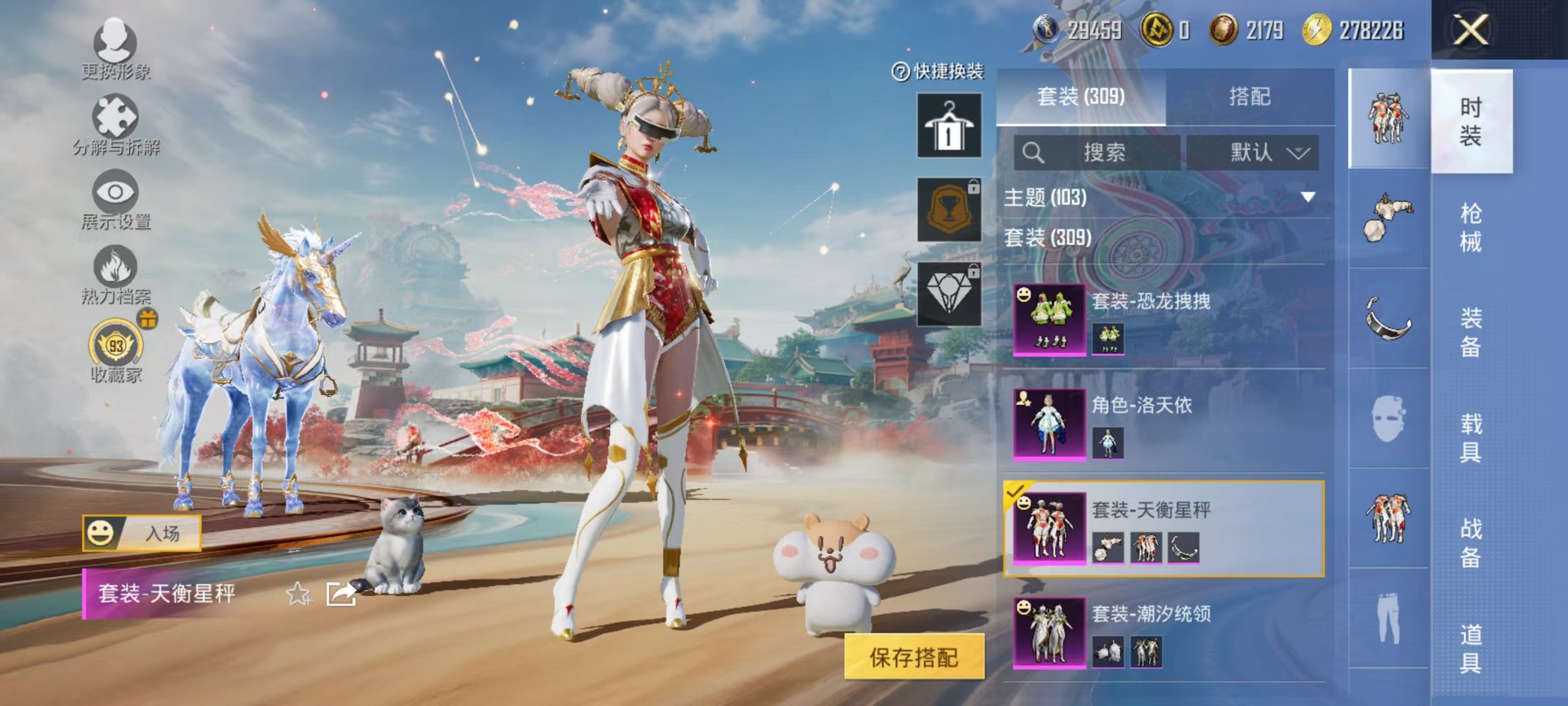This screenshot has width=1568, height=706.
Task: Select the 分解与拆解 dismantle tool
Action: pos(115,123)
